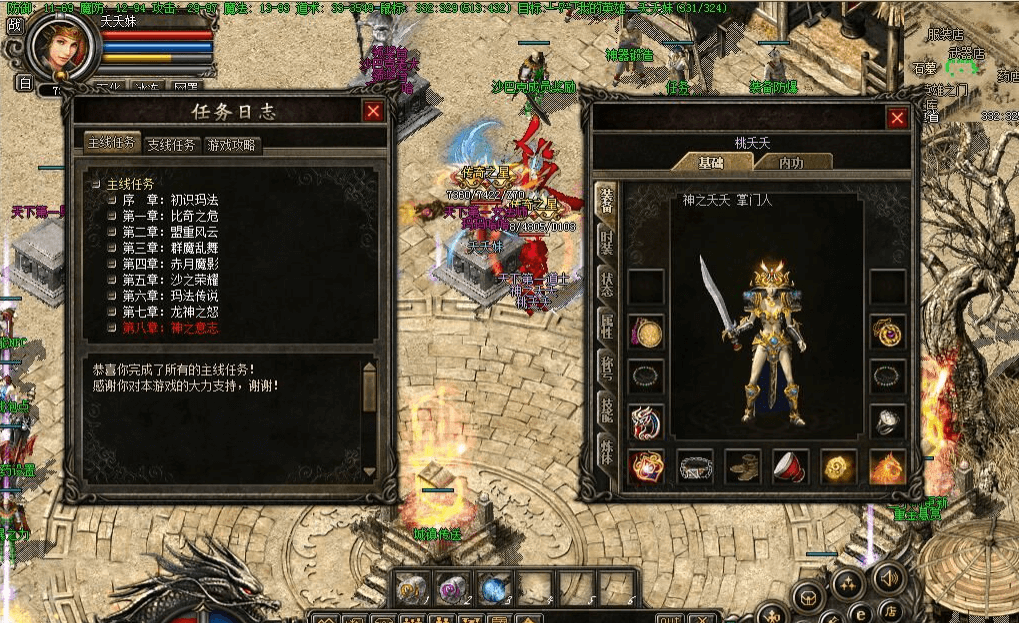This screenshot has width=1019, height=623.
Task: Open the 属性 attributes side tab
Action: pos(606,325)
